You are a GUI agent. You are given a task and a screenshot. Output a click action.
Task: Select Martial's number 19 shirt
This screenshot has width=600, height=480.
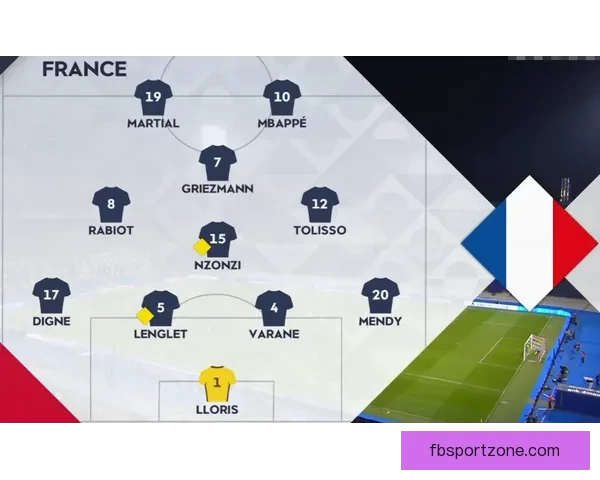(x=153, y=97)
